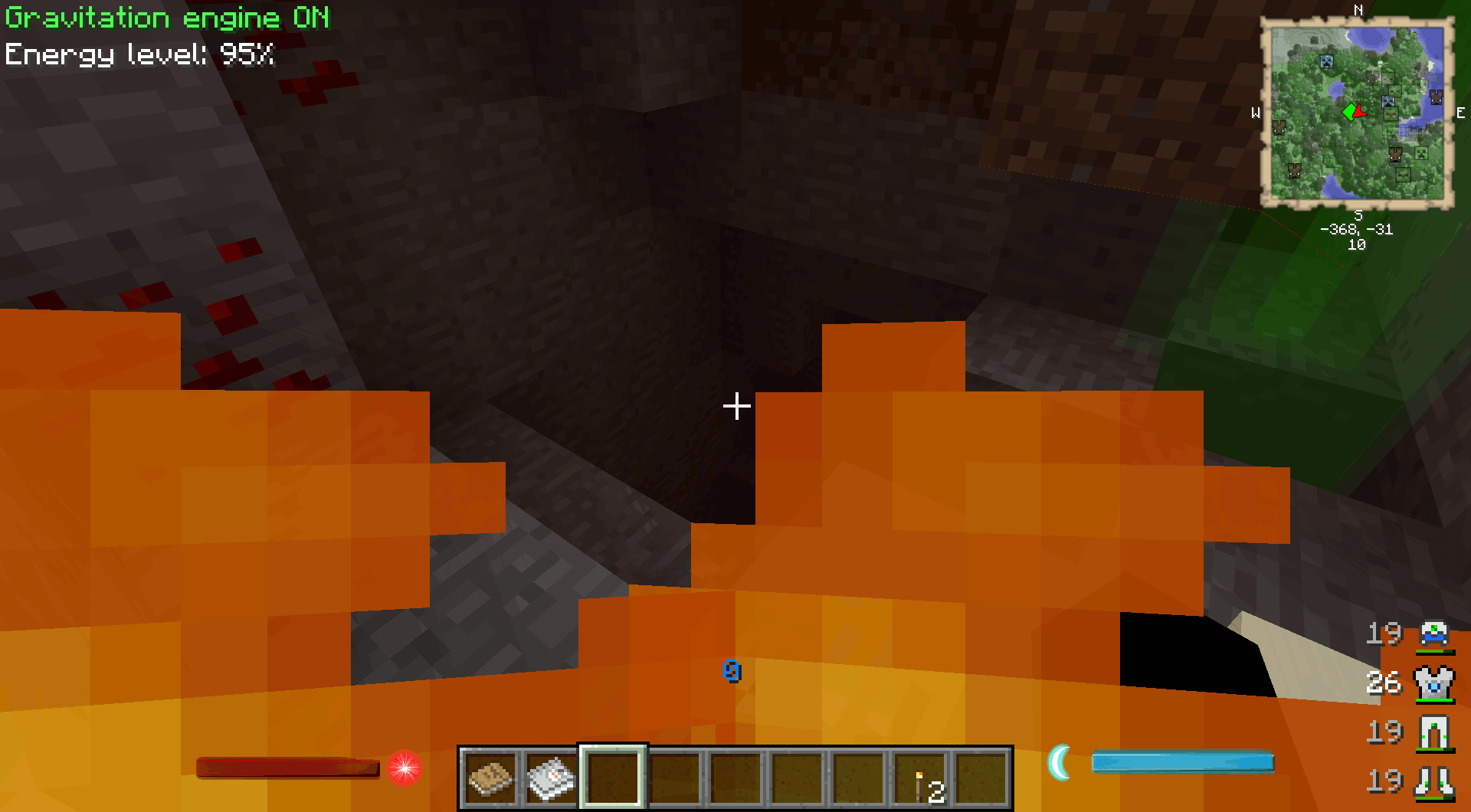Select the moon phase icon beside experience bar
Viewport: 1471px width, 812px height.
tap(1061, 761)
